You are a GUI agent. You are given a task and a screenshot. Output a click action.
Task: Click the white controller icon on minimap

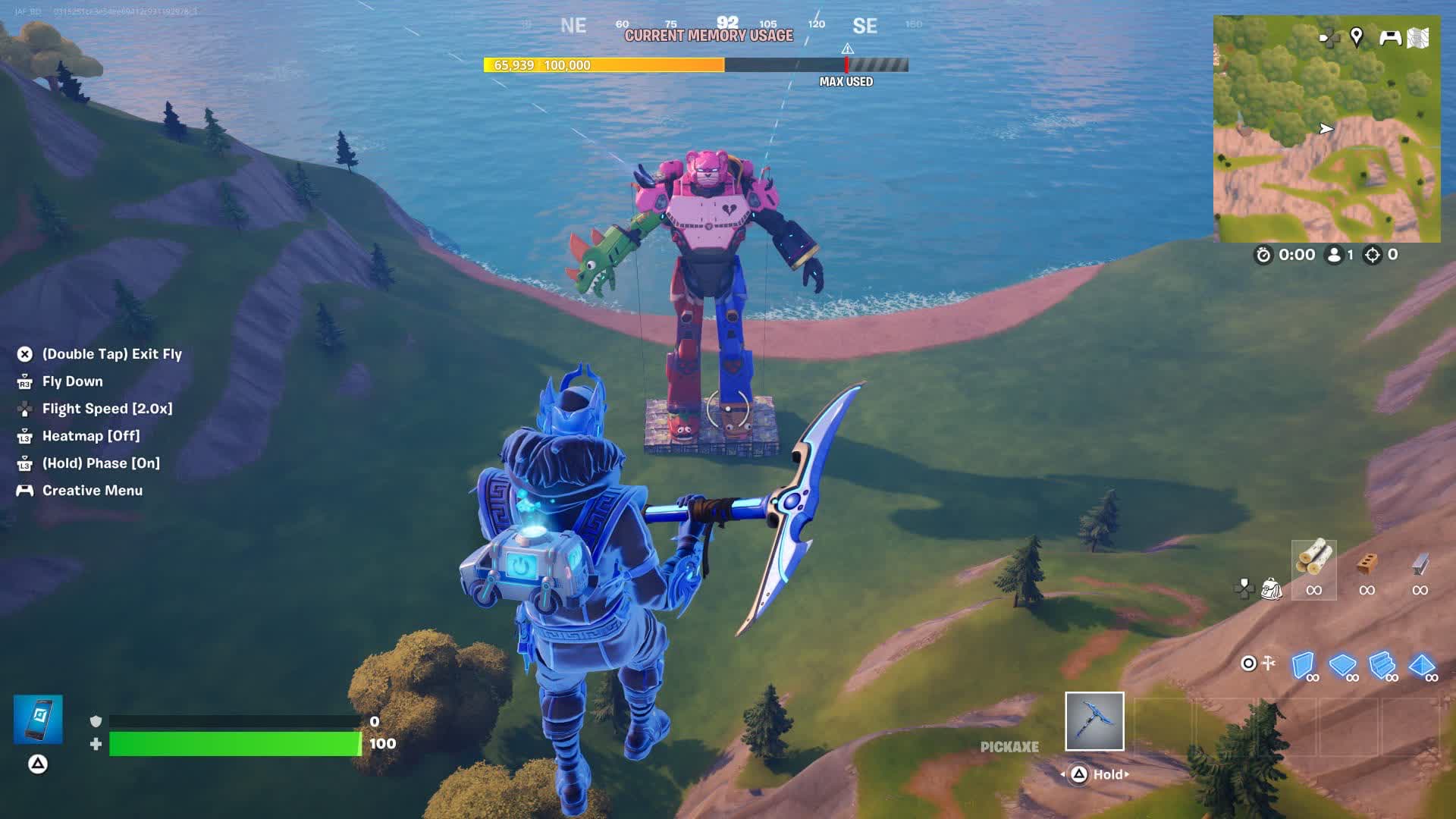click(x=1389, y=37)
